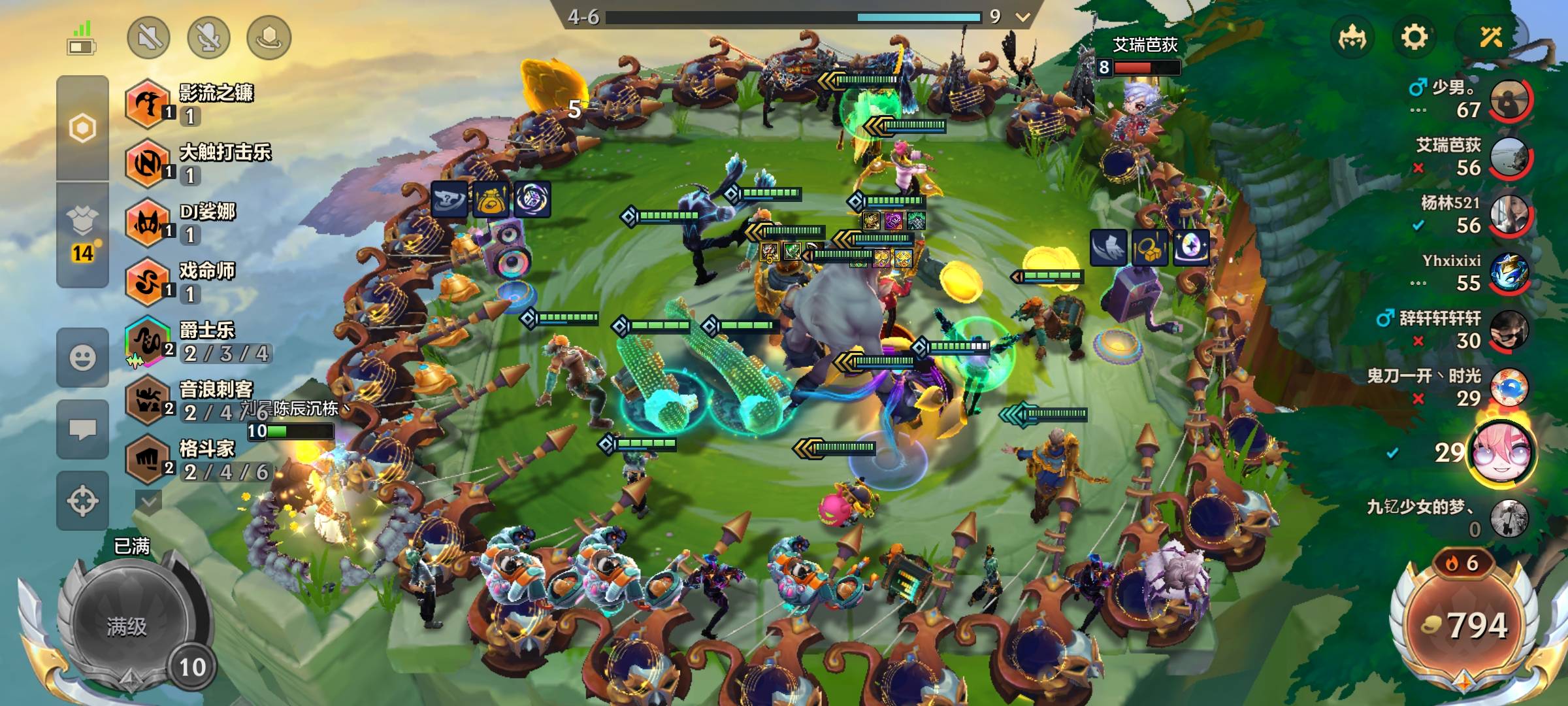
Task: Toggle the muted speaker button
Action: tap(149, 37)
